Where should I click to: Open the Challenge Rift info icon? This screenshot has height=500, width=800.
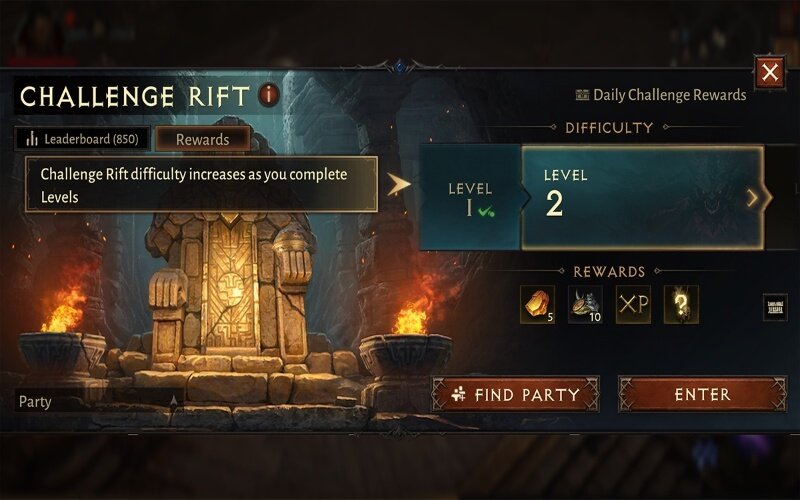coord(269,95)
